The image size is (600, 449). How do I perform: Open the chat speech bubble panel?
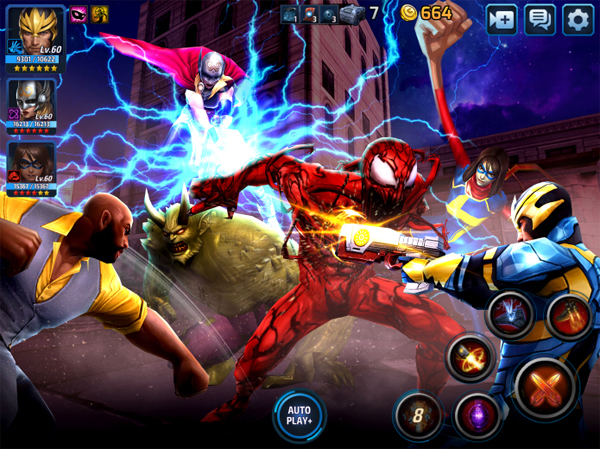[x=540, y=19]
